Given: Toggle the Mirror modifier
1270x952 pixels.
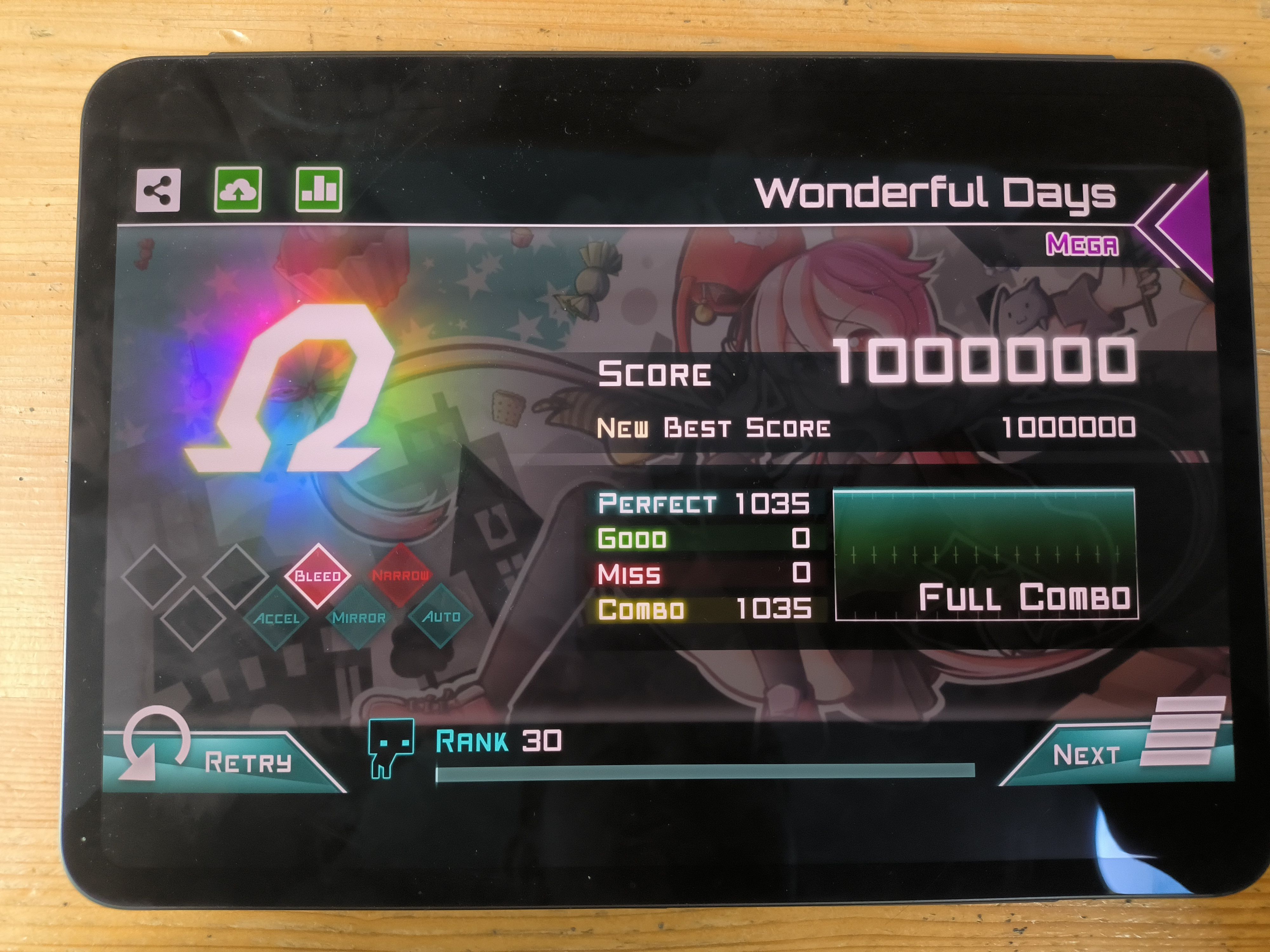Looking at the screenshot, I should (359, 618).
